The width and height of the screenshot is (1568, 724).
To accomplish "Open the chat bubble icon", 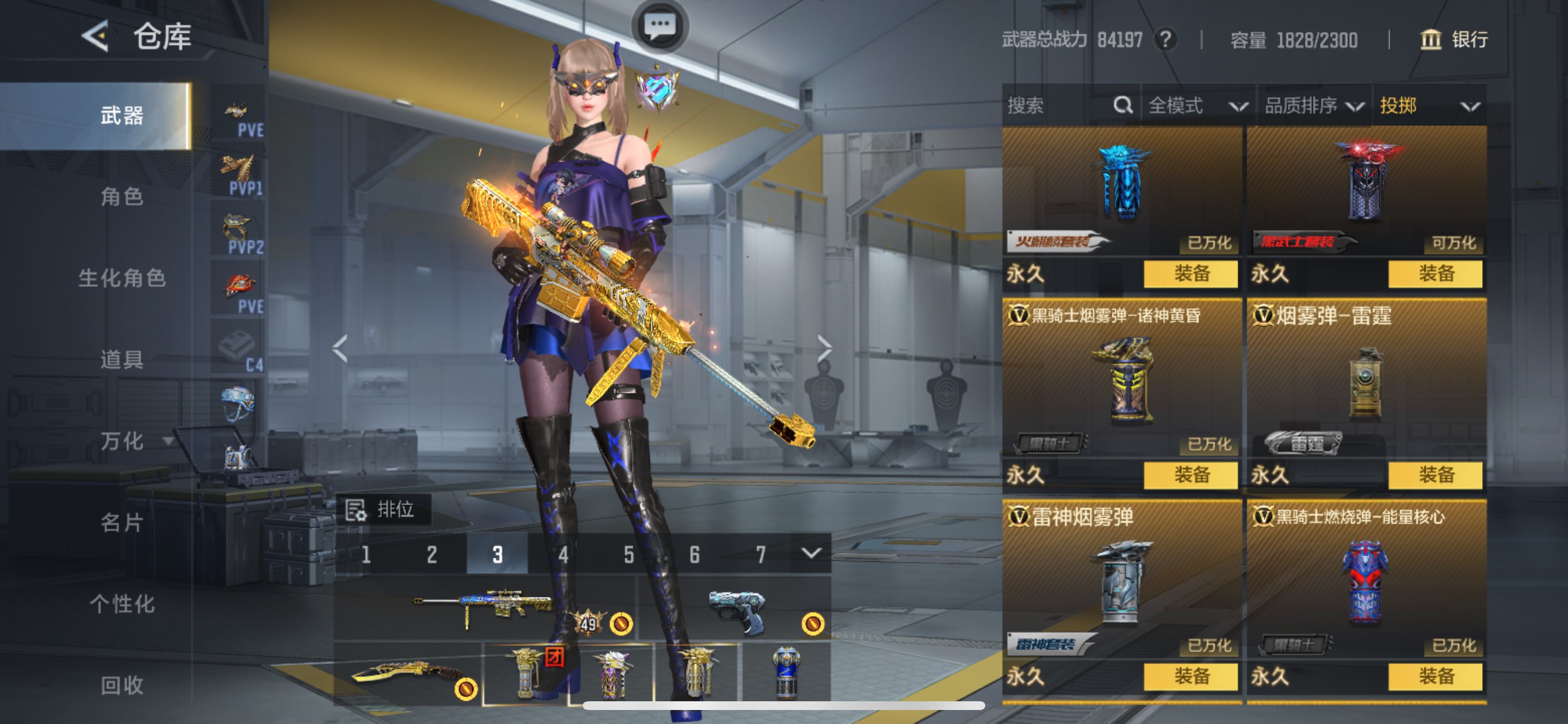I will 660,26.
